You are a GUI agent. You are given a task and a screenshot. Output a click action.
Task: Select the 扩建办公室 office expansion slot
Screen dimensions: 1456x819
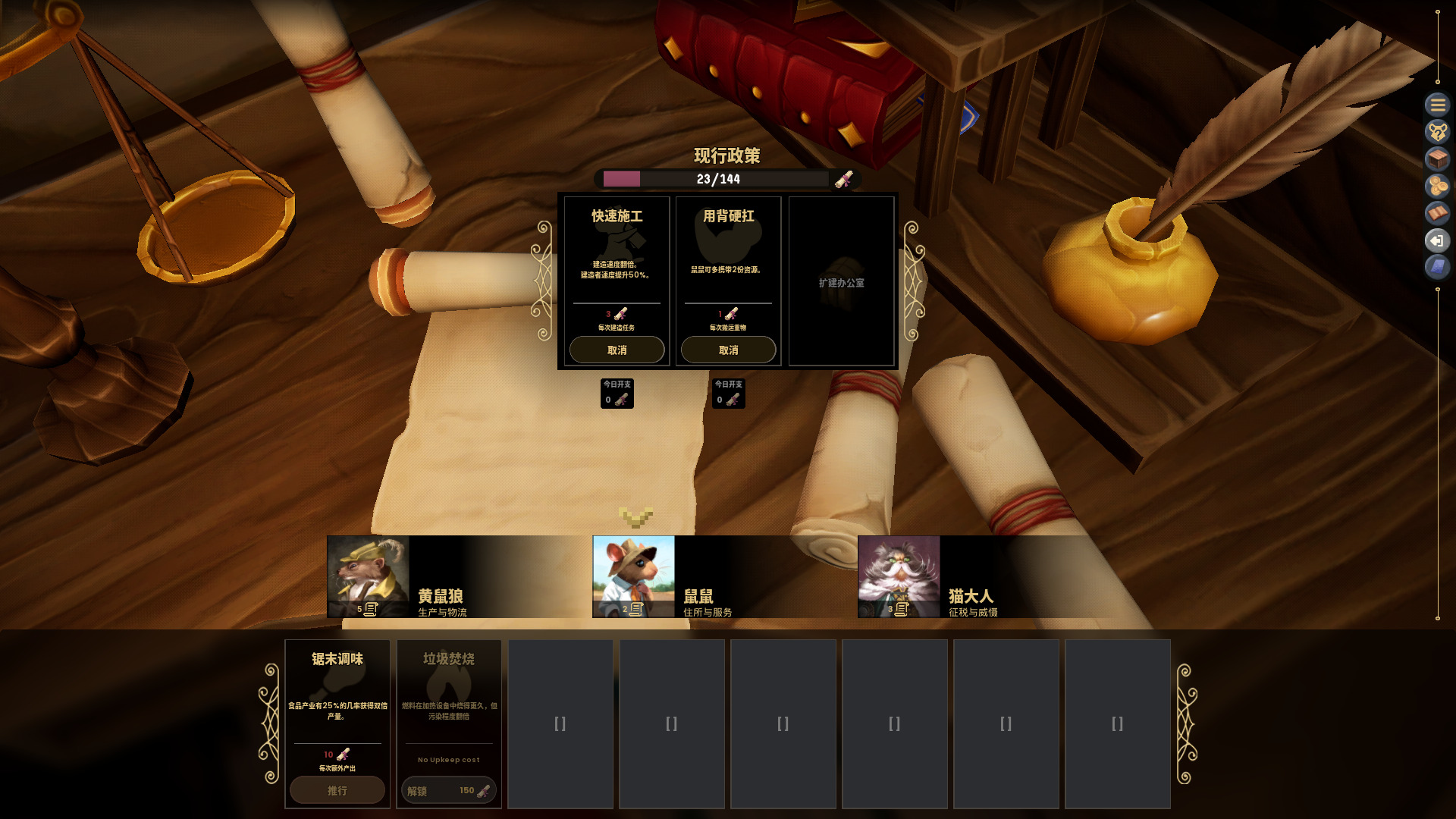click(841, 282)
